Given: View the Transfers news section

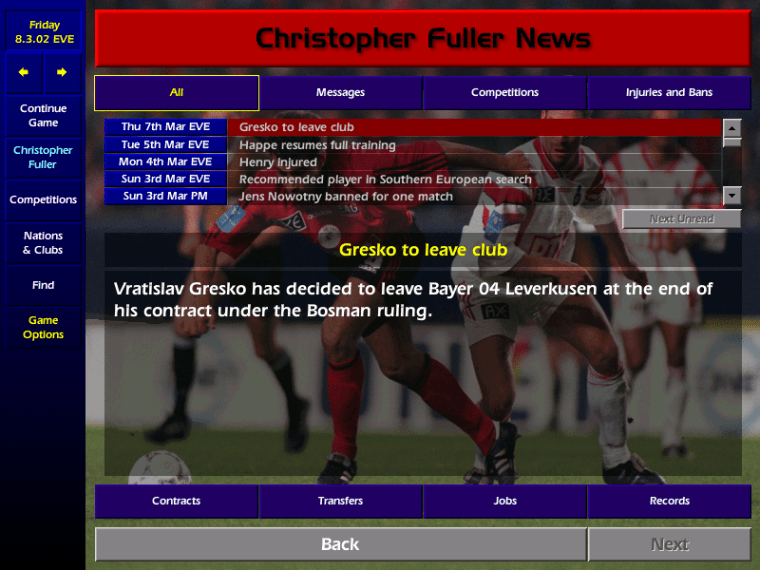Looking at the screenshot, I should point(341,501).
